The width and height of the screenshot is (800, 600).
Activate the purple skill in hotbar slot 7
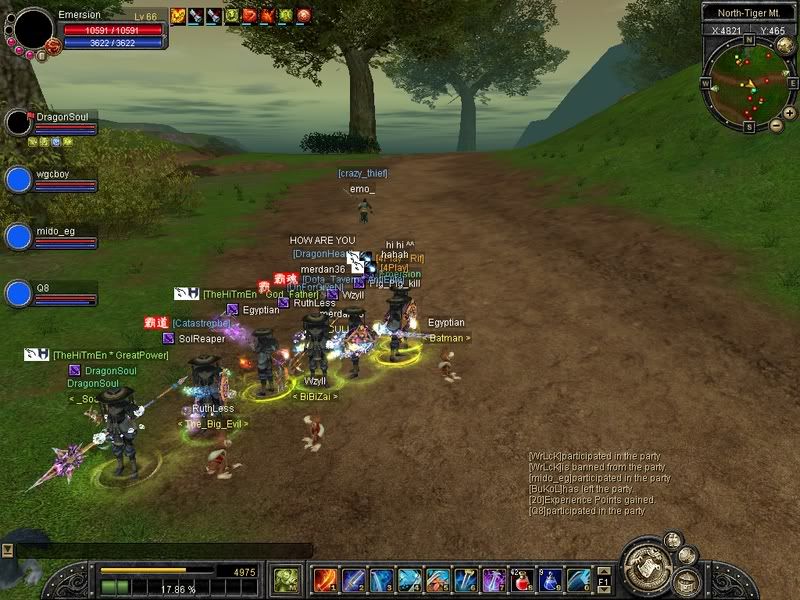point(493,580)
